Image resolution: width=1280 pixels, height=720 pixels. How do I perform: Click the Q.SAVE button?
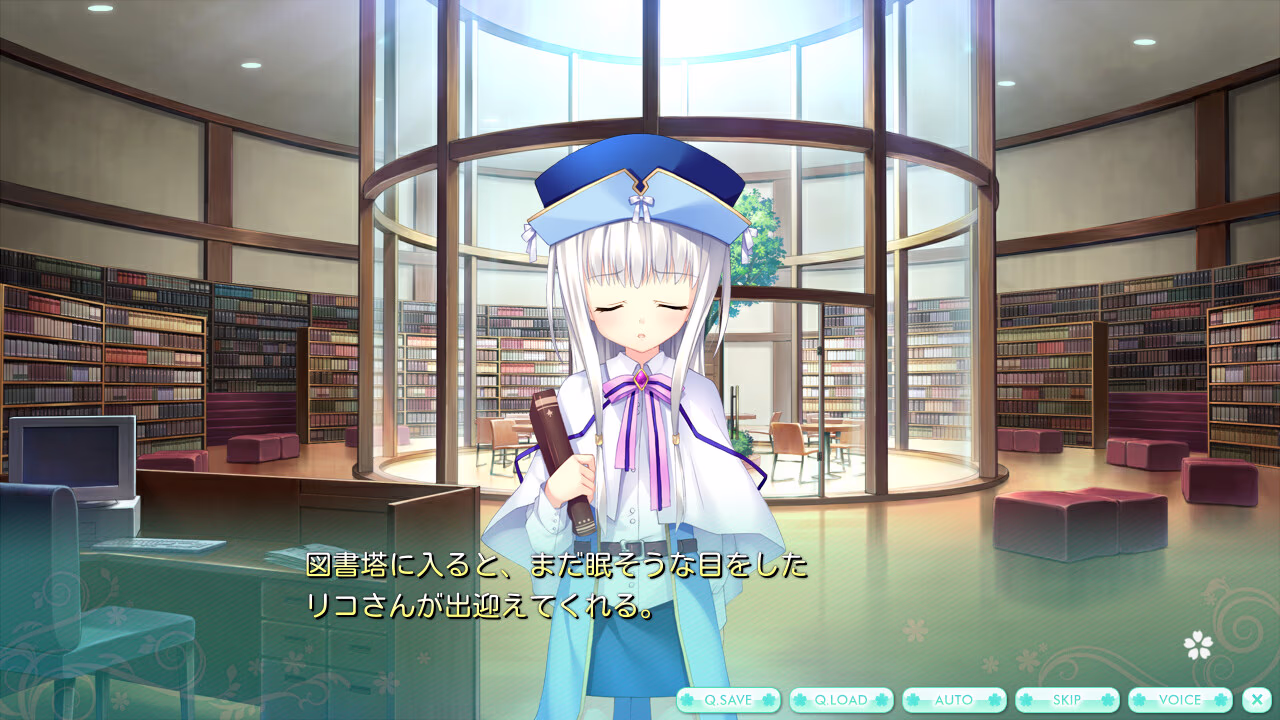click(728, 700)
